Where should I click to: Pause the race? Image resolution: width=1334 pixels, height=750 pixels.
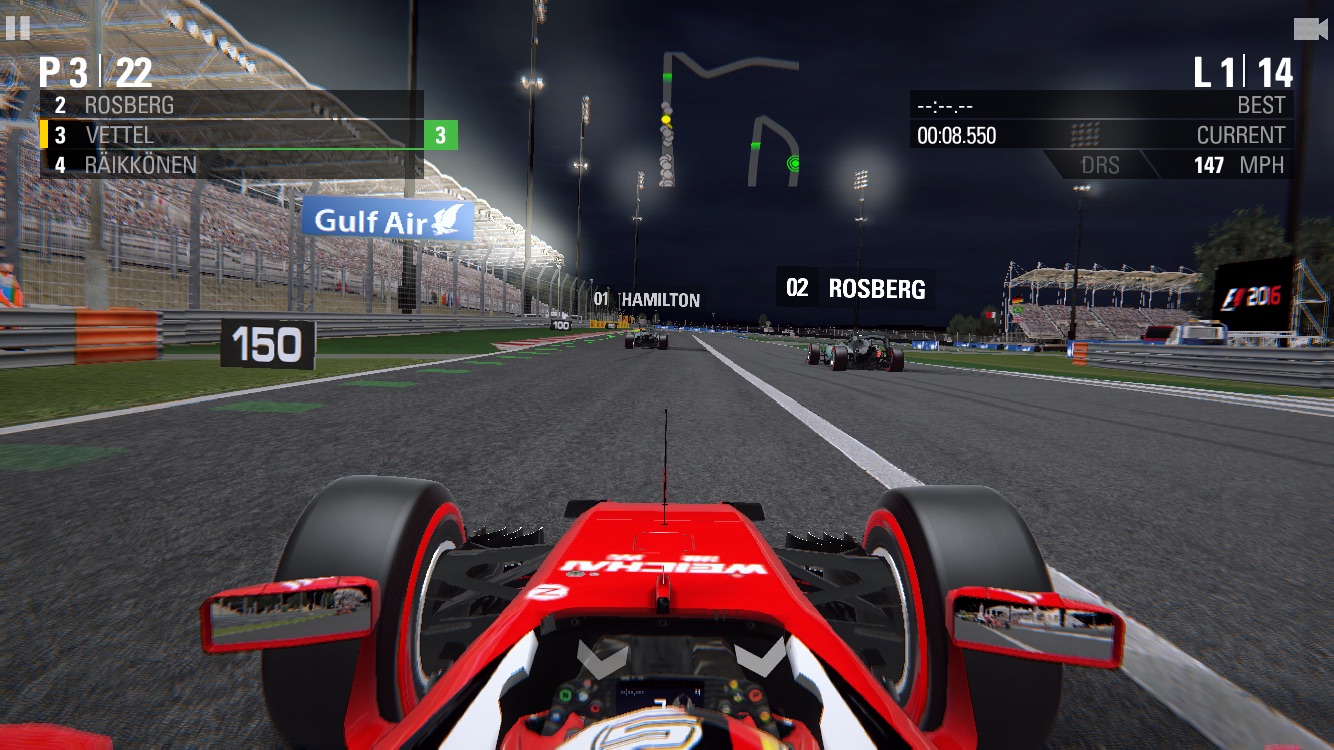[19, 27]
